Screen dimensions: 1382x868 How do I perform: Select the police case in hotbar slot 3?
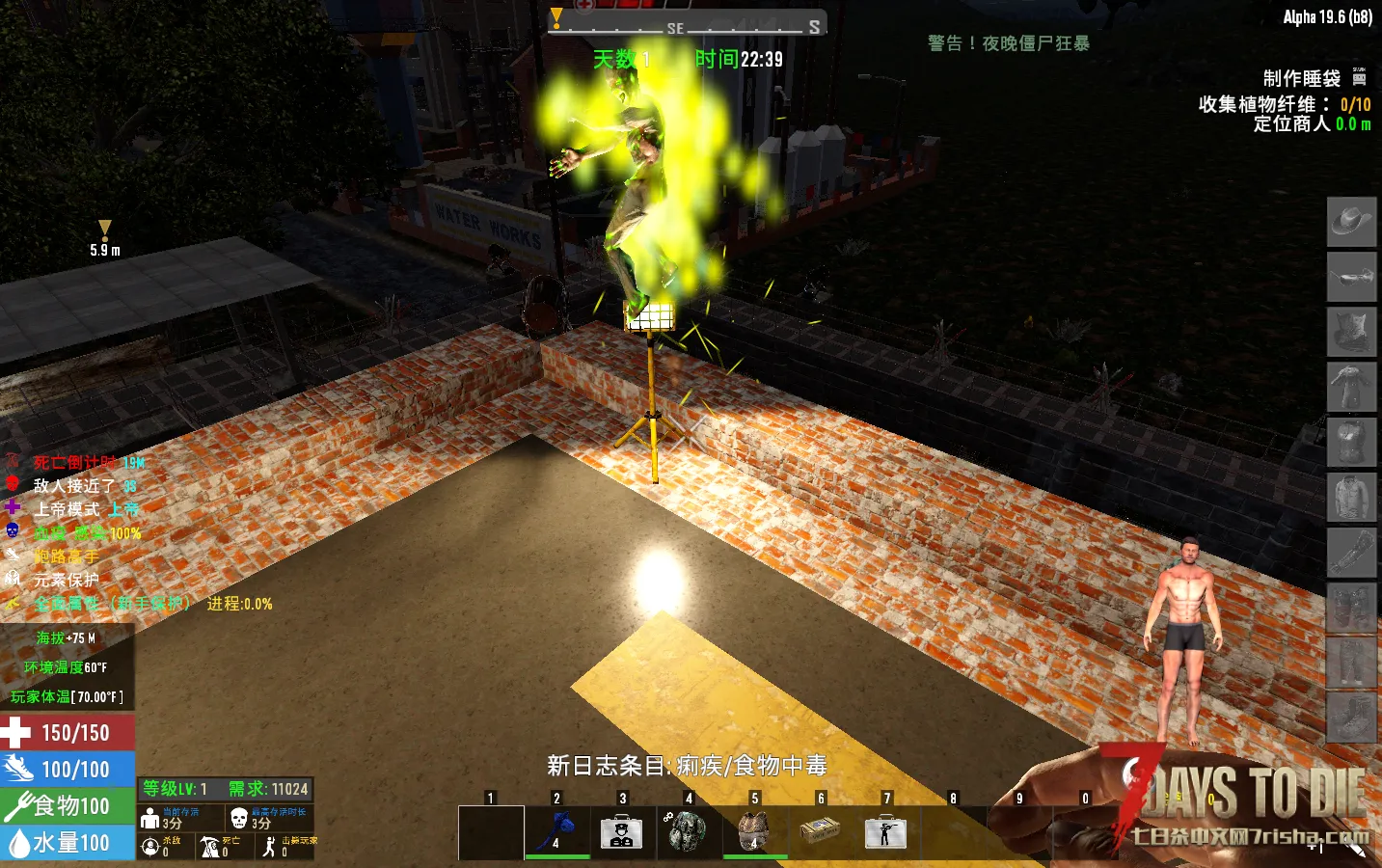coord(623,830)
